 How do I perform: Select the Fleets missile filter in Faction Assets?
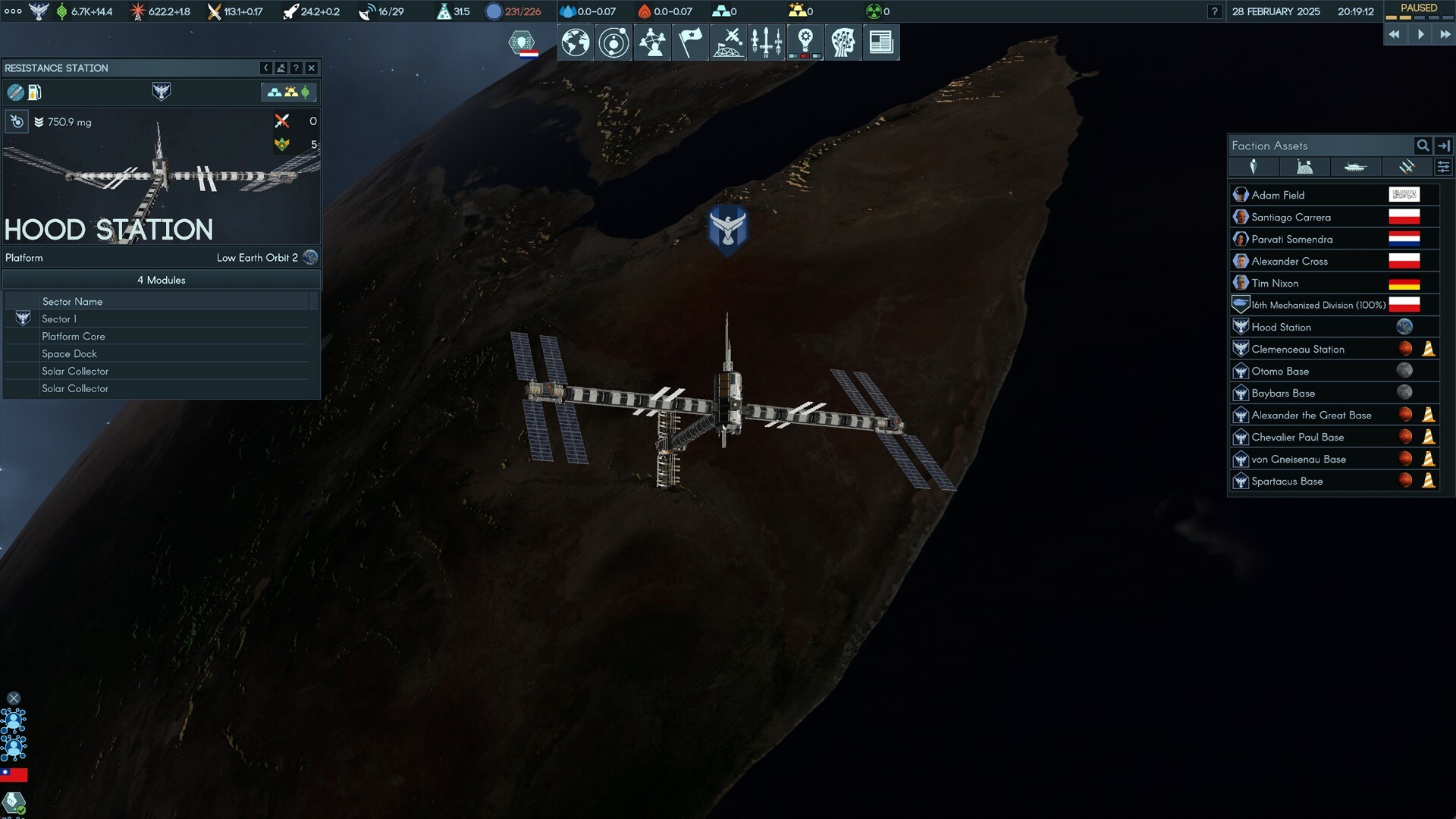pyautogui.click(x=1407, y=167)
